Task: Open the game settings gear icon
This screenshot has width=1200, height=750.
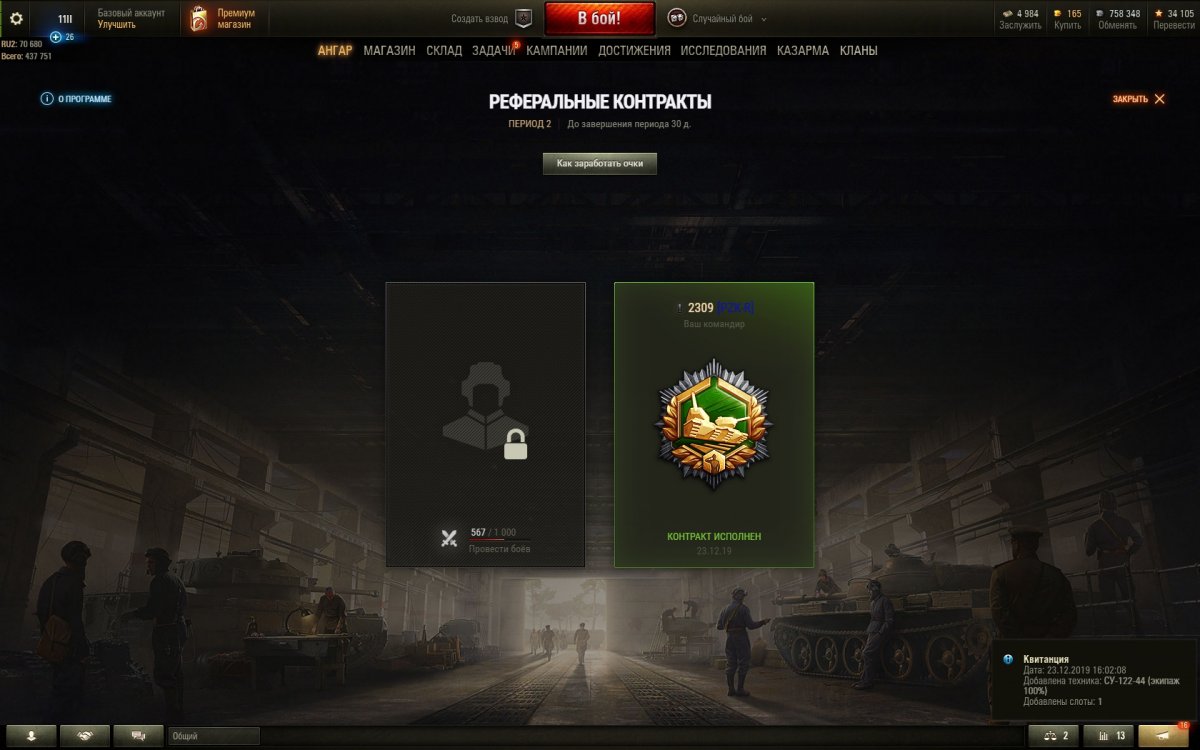Action: [16, 18]
